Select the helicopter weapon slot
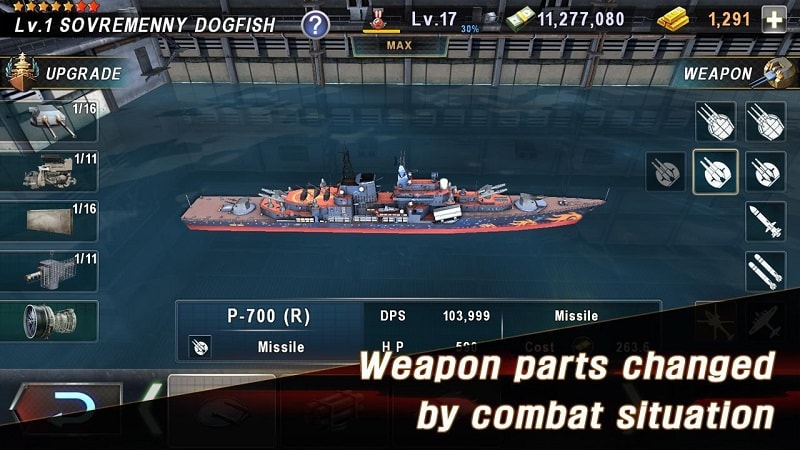Image resolution: width=800 pixels, height=450 pixels. tap(715, 321)
